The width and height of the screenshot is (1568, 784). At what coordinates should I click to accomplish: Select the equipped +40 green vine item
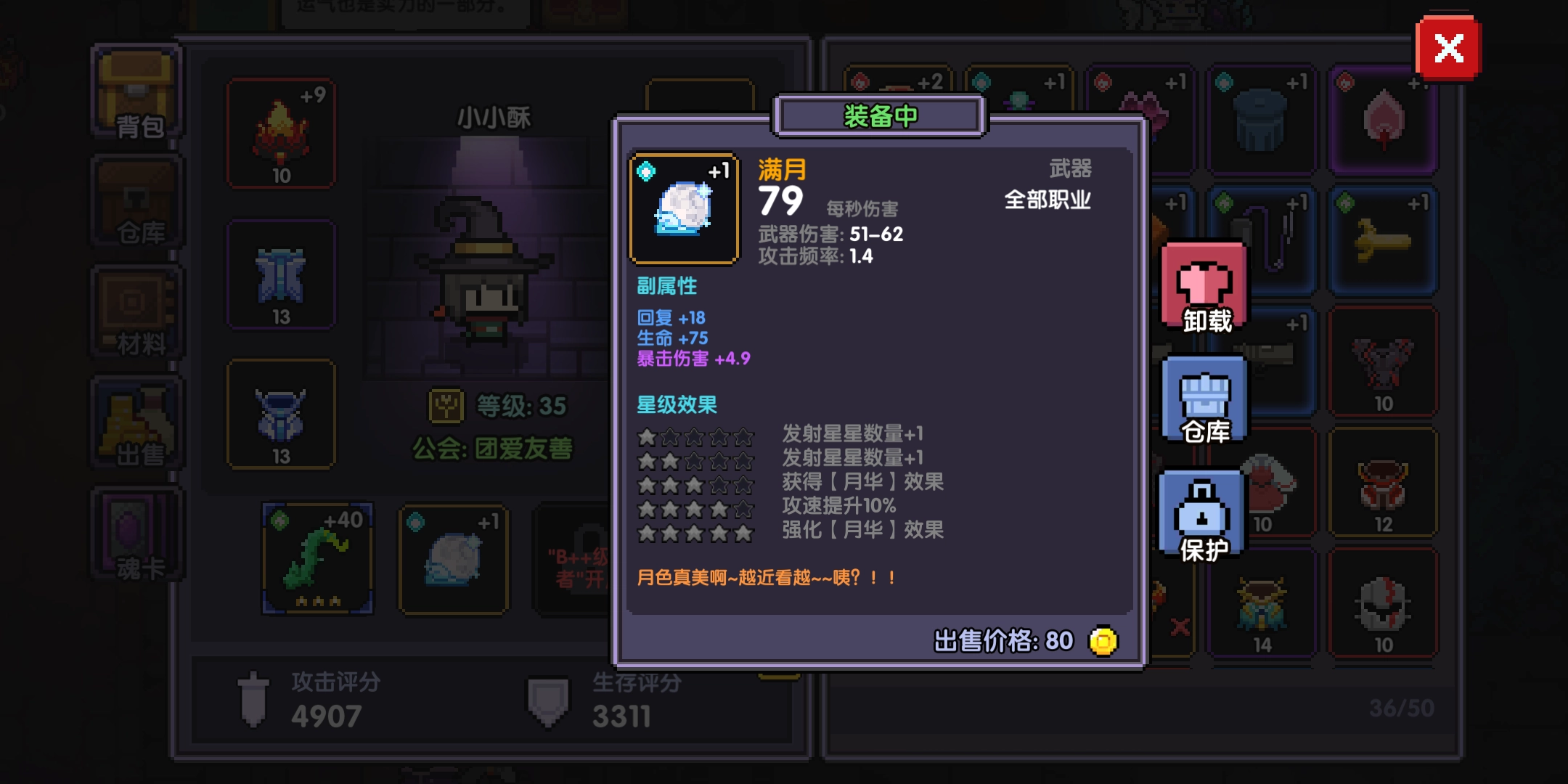316,559
